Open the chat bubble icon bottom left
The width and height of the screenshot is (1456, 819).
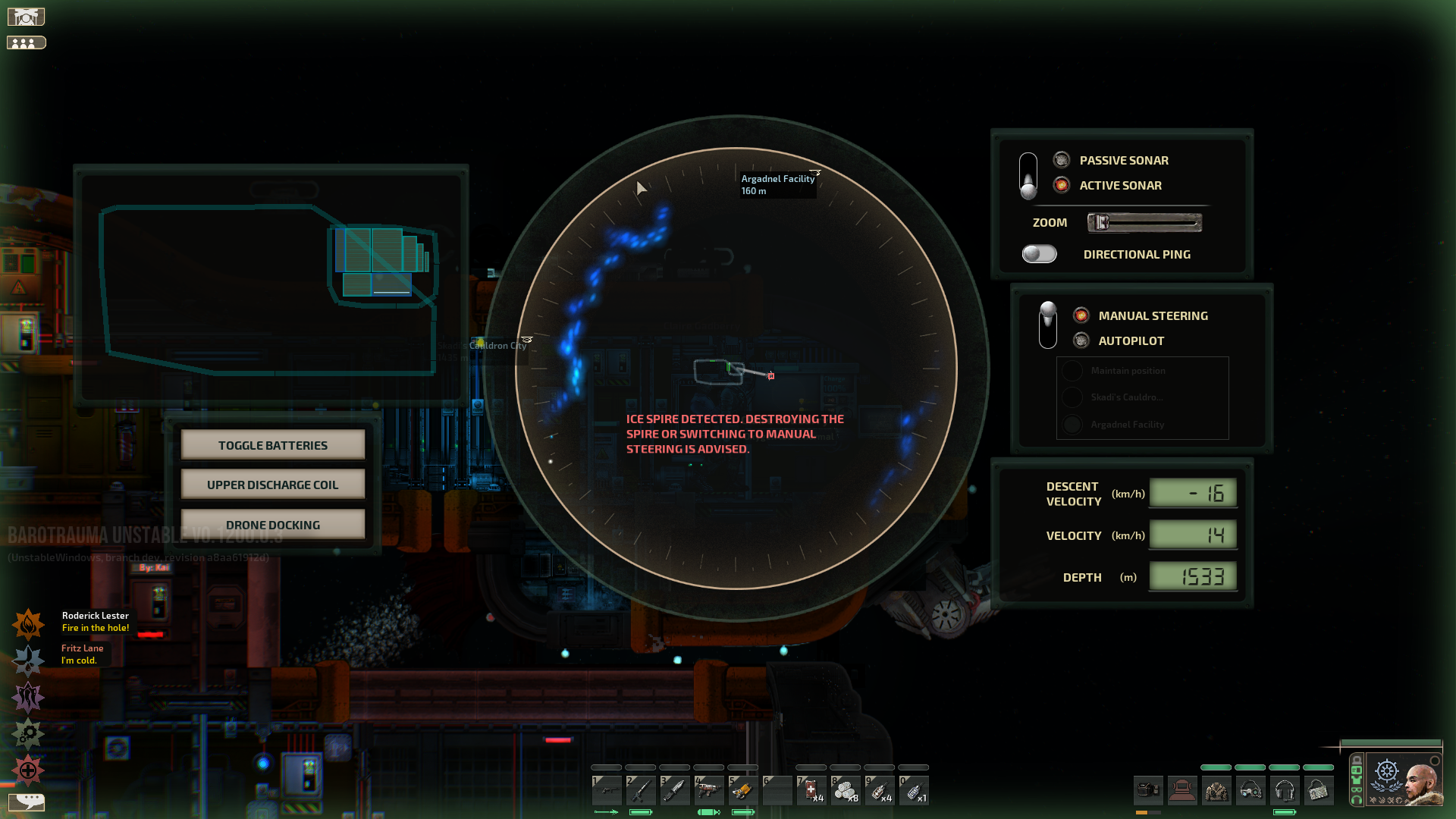click(28, 802)
